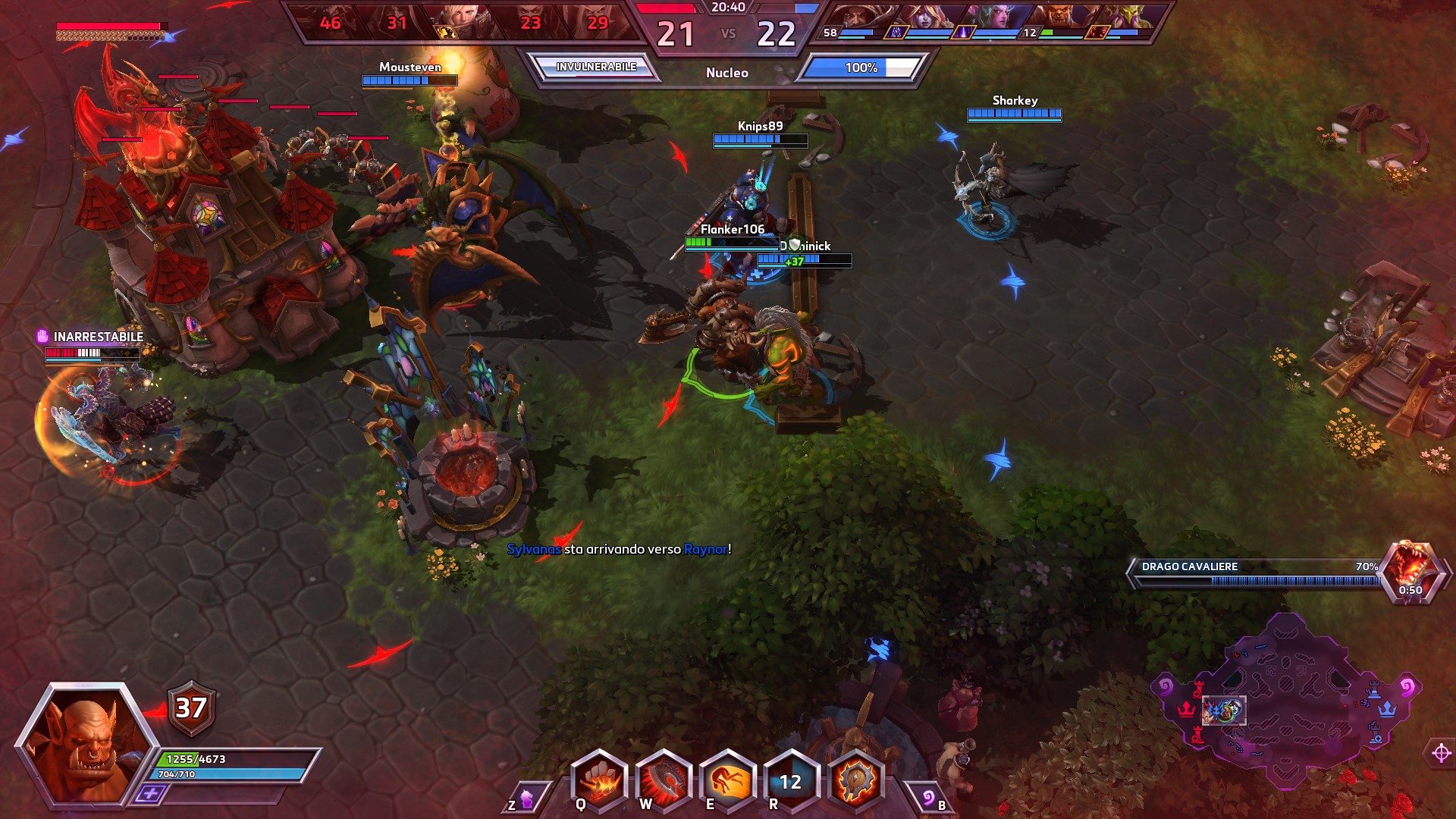This screenshot has width=1456, height=819.
Task: Click the small purple button below health bar
Action: [151, 794]
